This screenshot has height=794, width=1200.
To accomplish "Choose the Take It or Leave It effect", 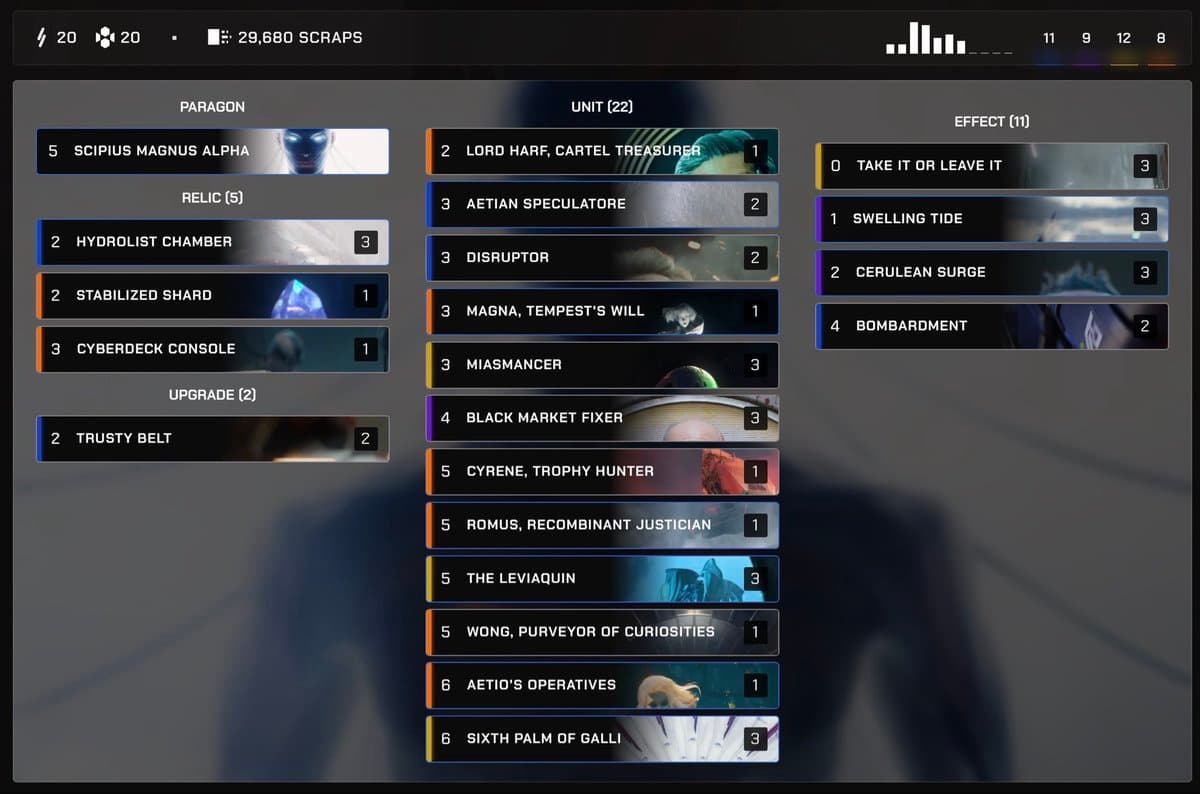I will (991, 166).
